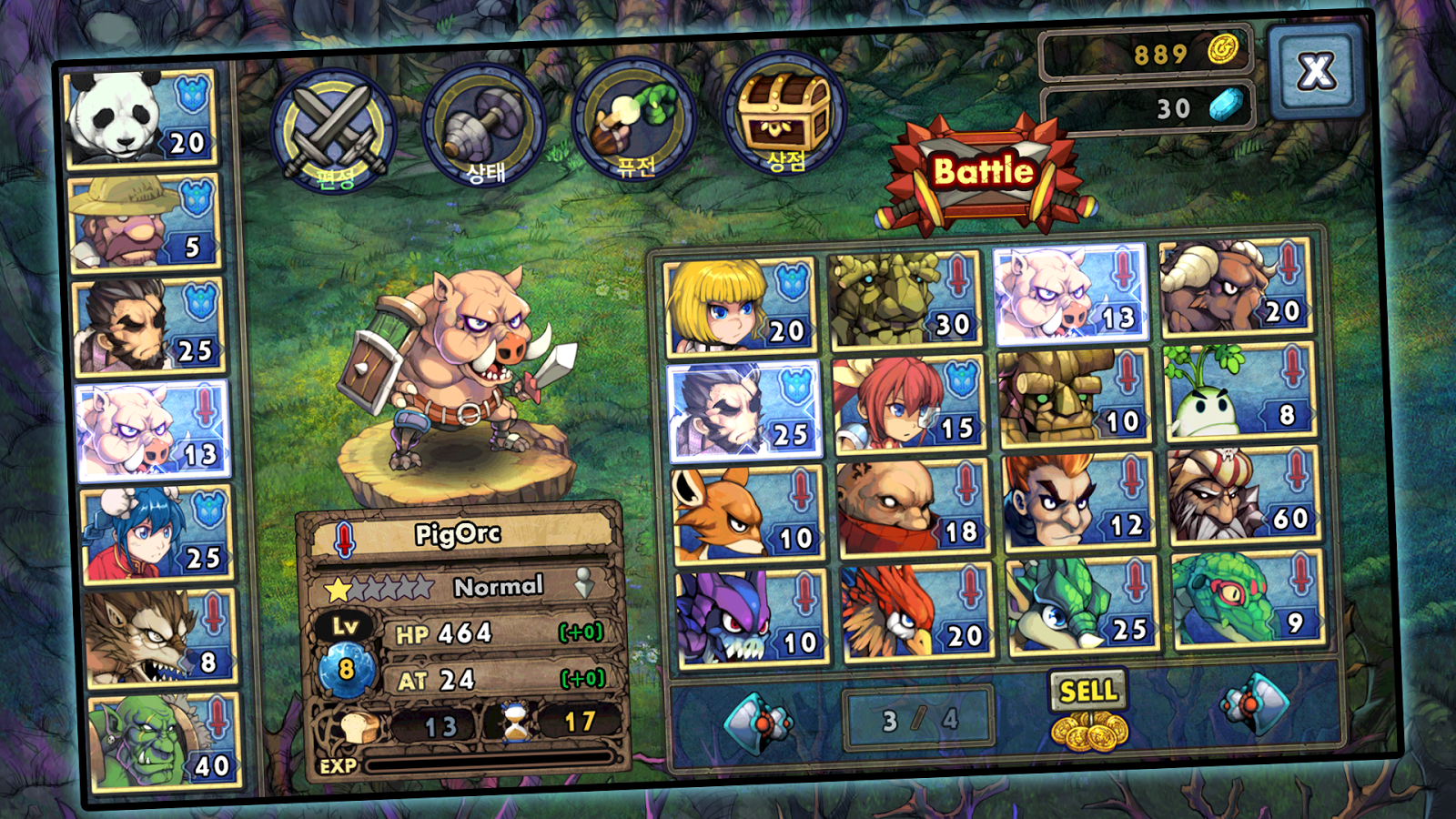Viewport: 1456px width, 819px height.
Task: Go to the previous roster page
Action: 757,723
